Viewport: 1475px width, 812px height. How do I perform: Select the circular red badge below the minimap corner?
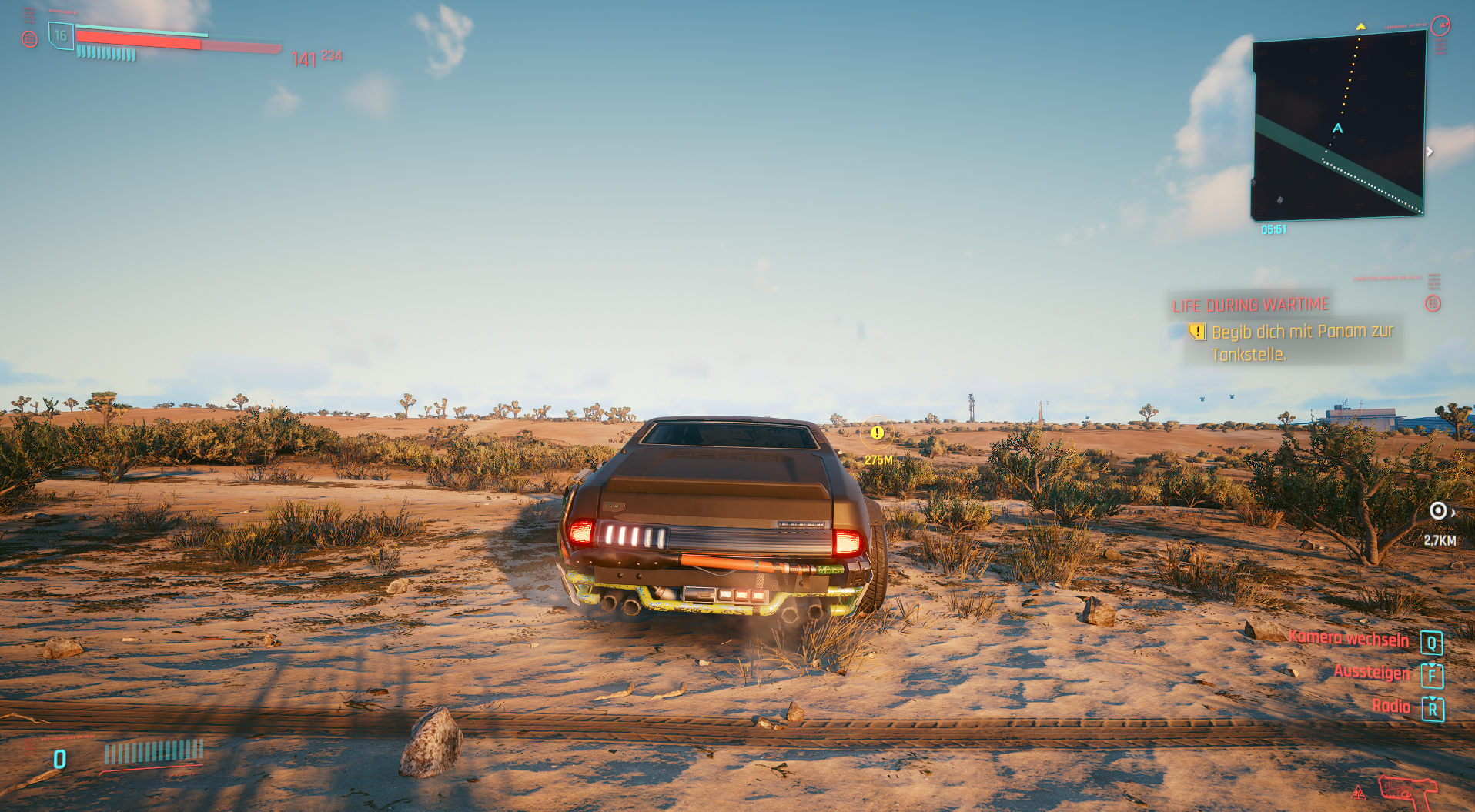coord(1433,303)
